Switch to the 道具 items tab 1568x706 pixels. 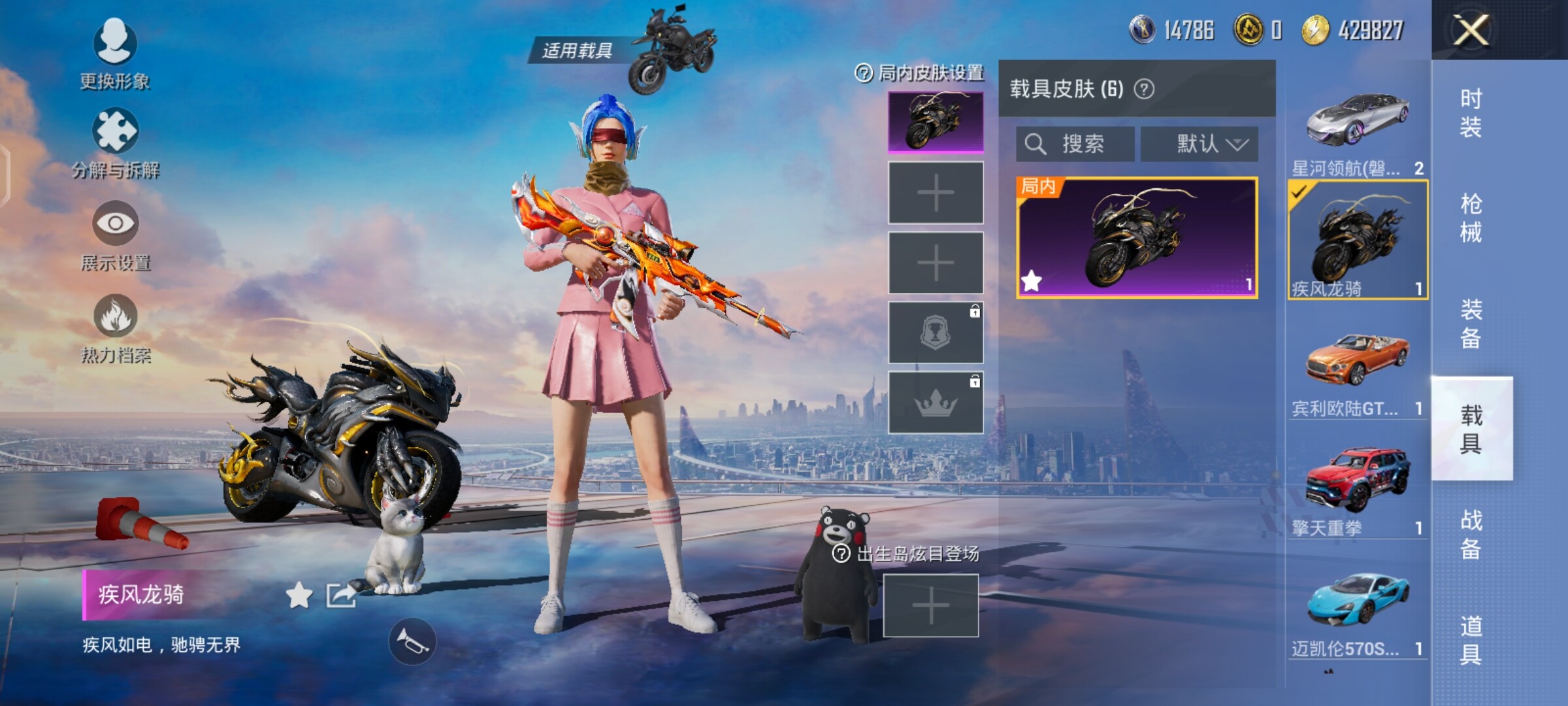point(1471,640)
